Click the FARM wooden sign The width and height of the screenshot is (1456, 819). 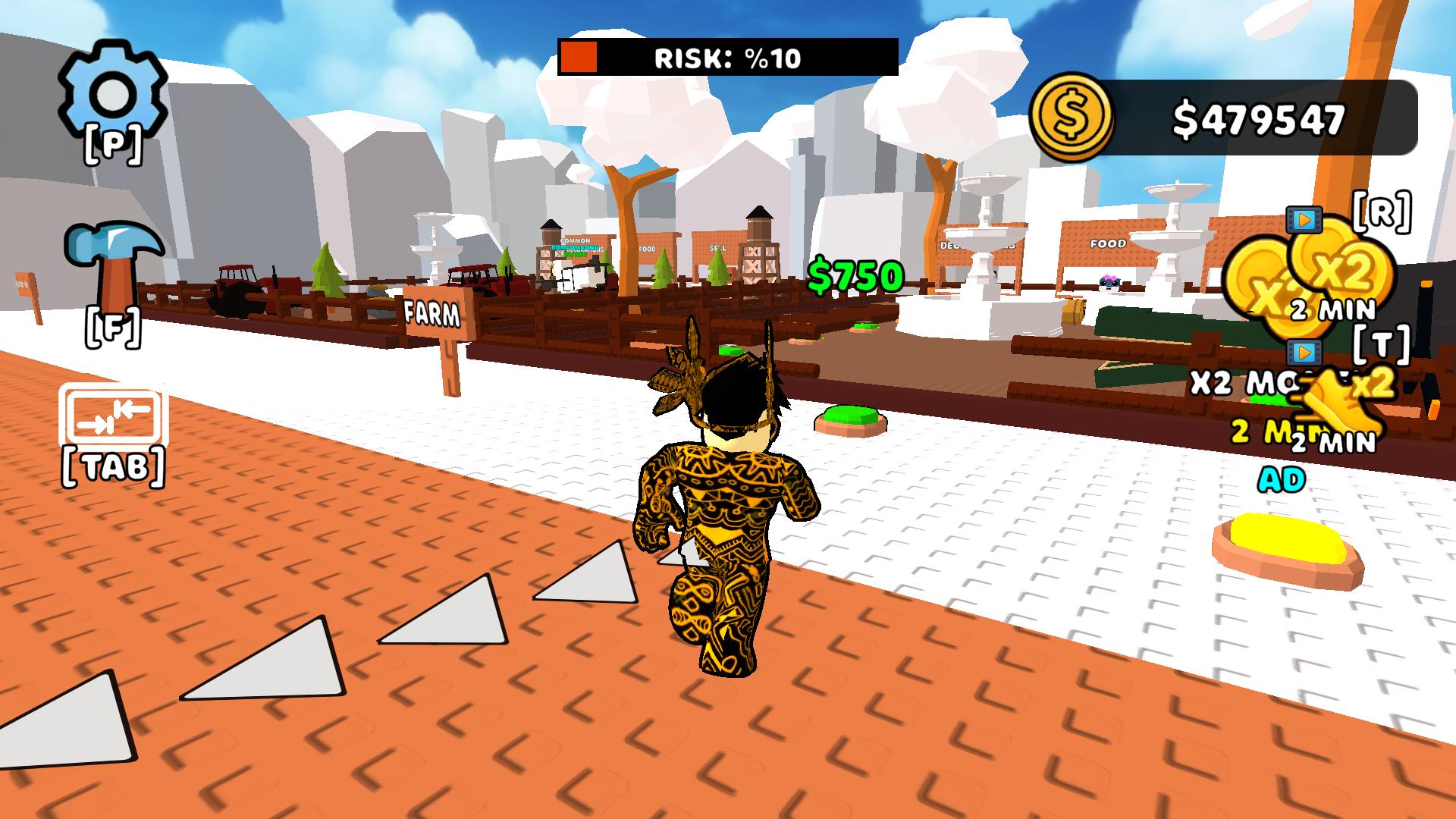(431, 311)
